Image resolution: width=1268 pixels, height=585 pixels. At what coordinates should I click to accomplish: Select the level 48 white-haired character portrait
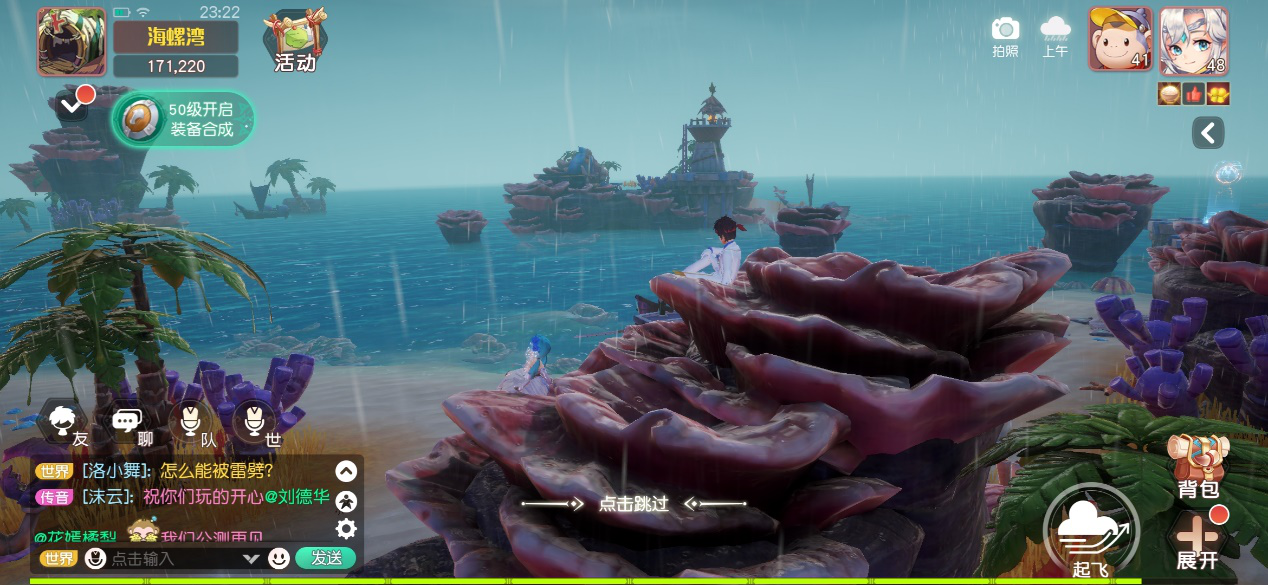(x=1194, y=41)
